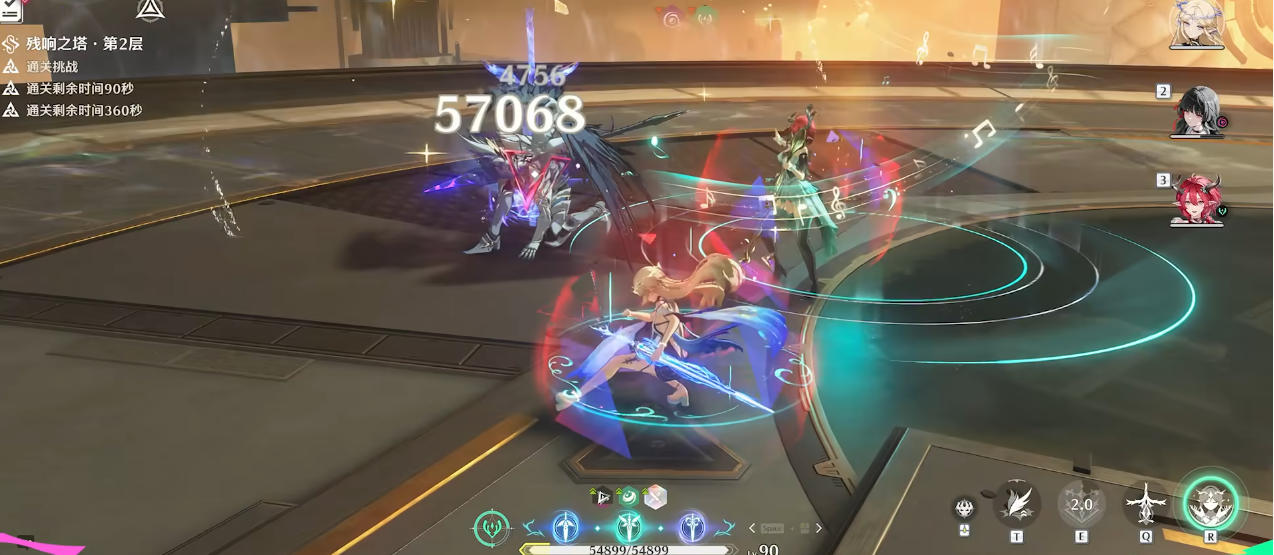Switch to party member 2, black-haired character
Image resolution: width=1274 pixels, height=555 pixels.
click(1199, 111)
